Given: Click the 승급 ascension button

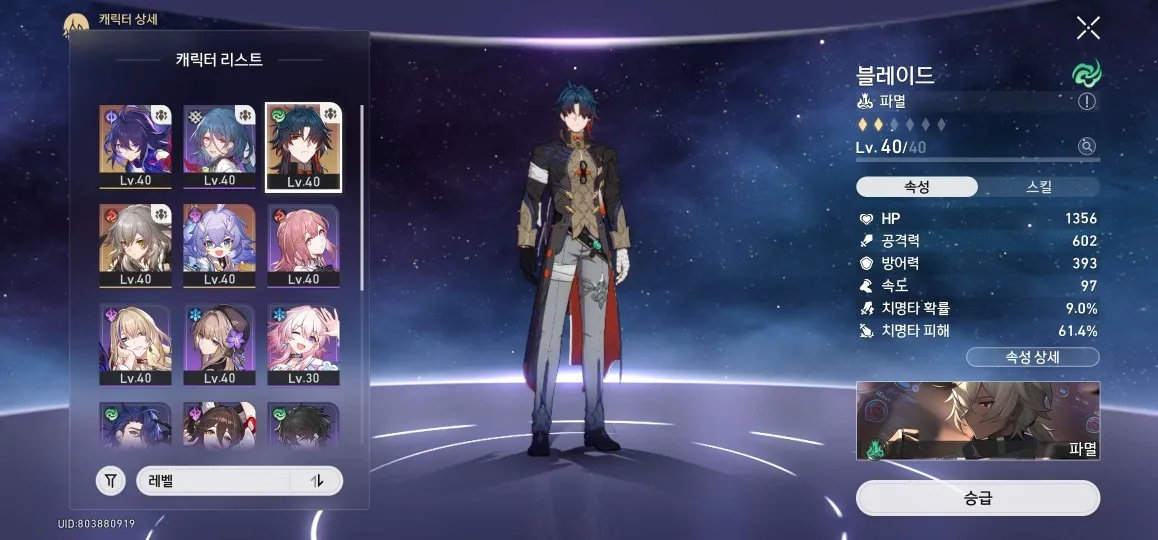Looking at the screenshot, I should 977,498.
